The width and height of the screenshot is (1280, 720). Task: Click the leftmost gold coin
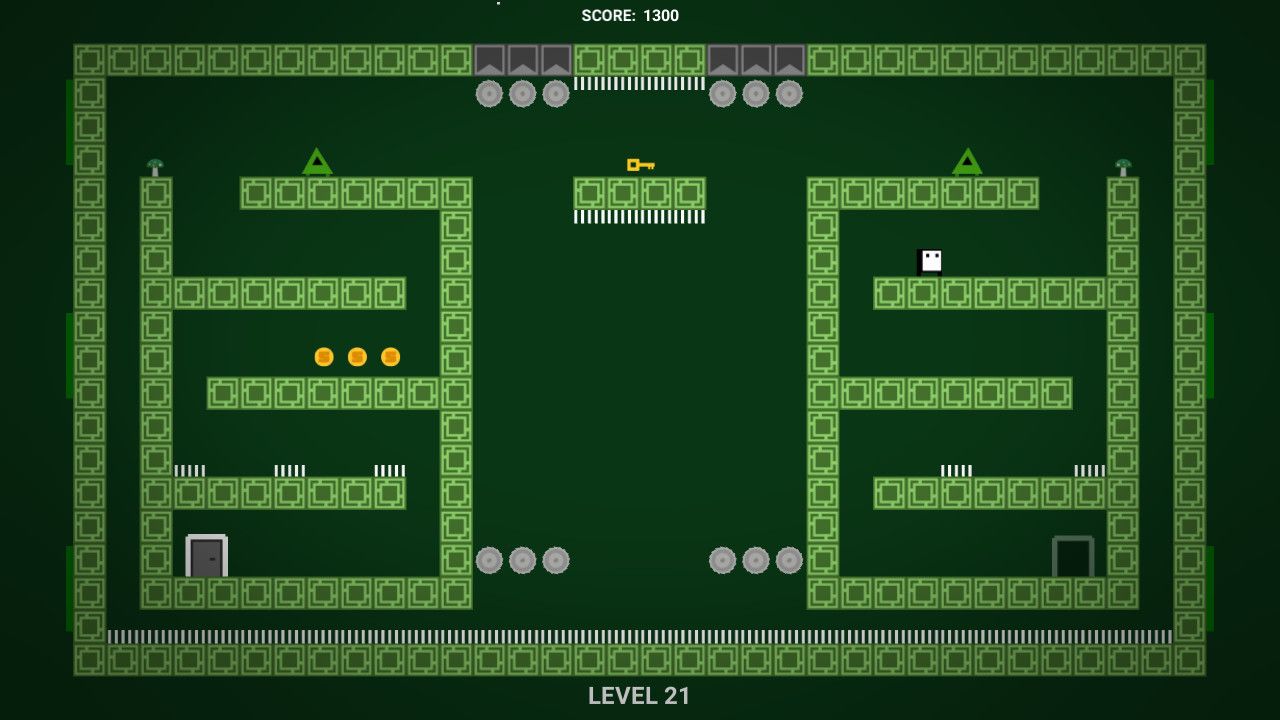(x=322, y=356)
